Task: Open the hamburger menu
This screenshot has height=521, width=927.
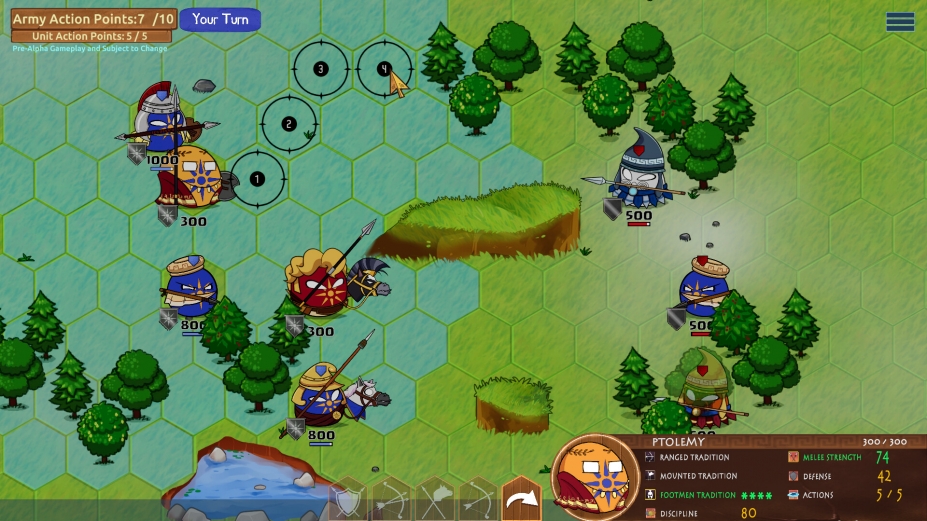Action: coord(900,21)
